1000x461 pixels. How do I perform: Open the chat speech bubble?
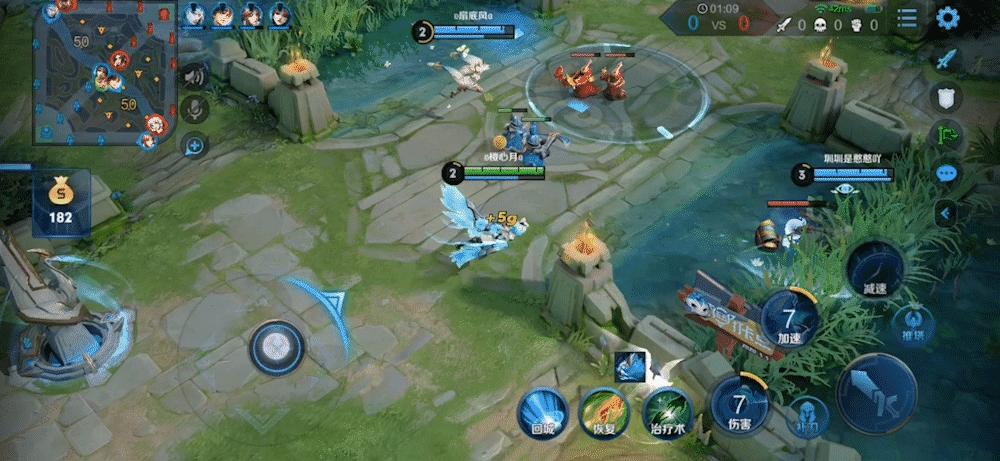pyautogui.click(x=946, y=173)
